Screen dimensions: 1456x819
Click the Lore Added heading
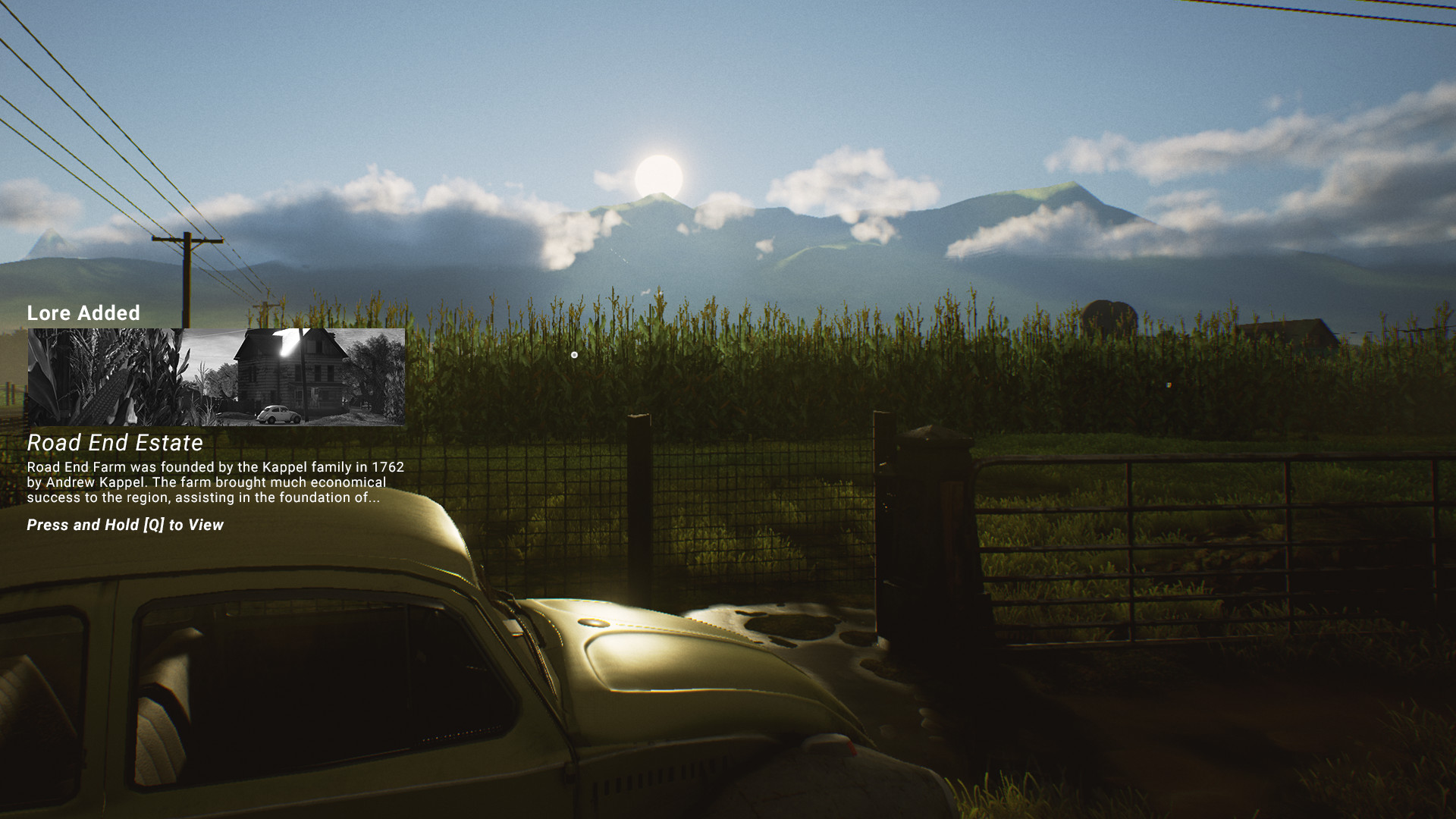click(83, 313)
